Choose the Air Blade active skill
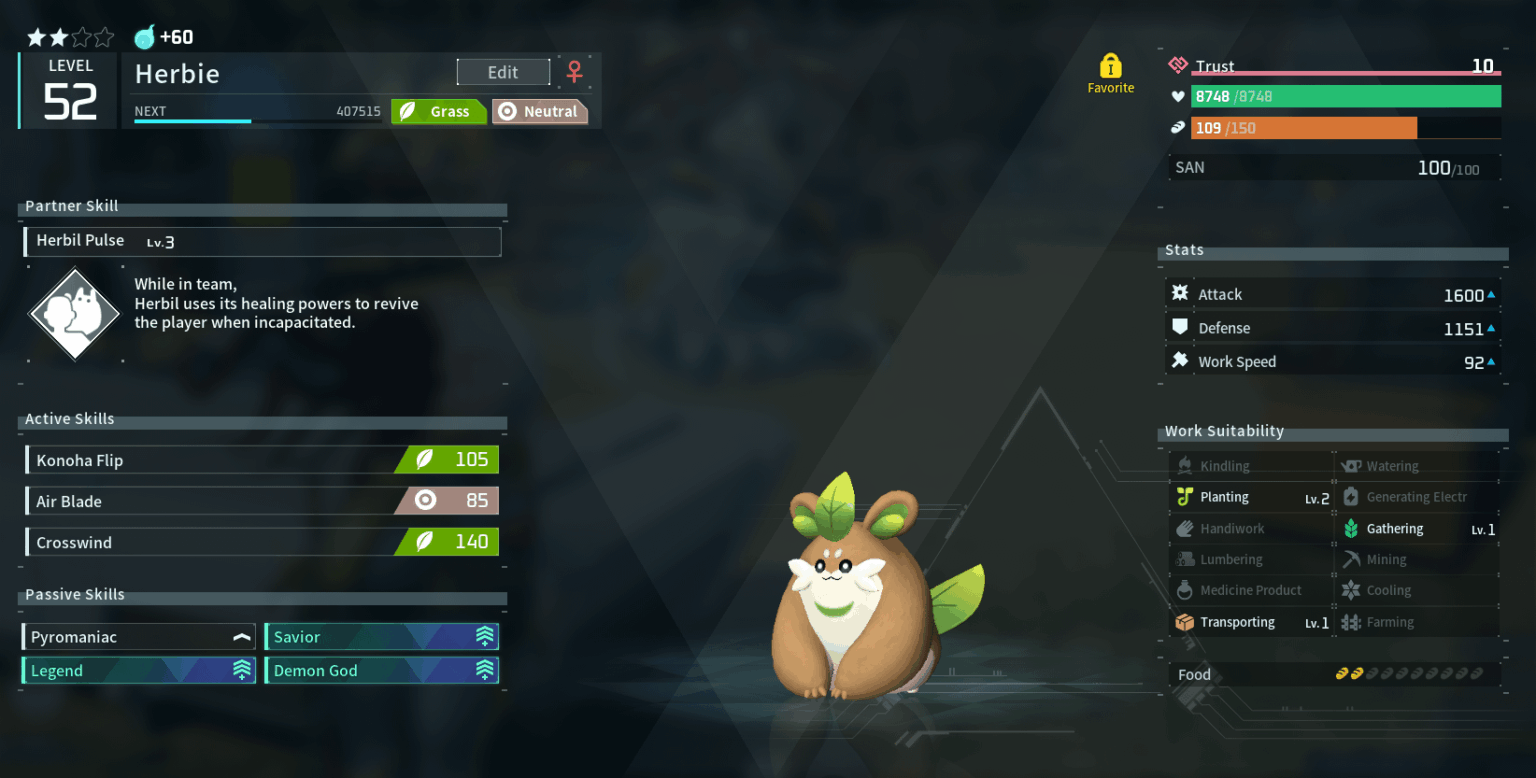The height and width of the screenshot is (778, 1536). pos(262,501)
